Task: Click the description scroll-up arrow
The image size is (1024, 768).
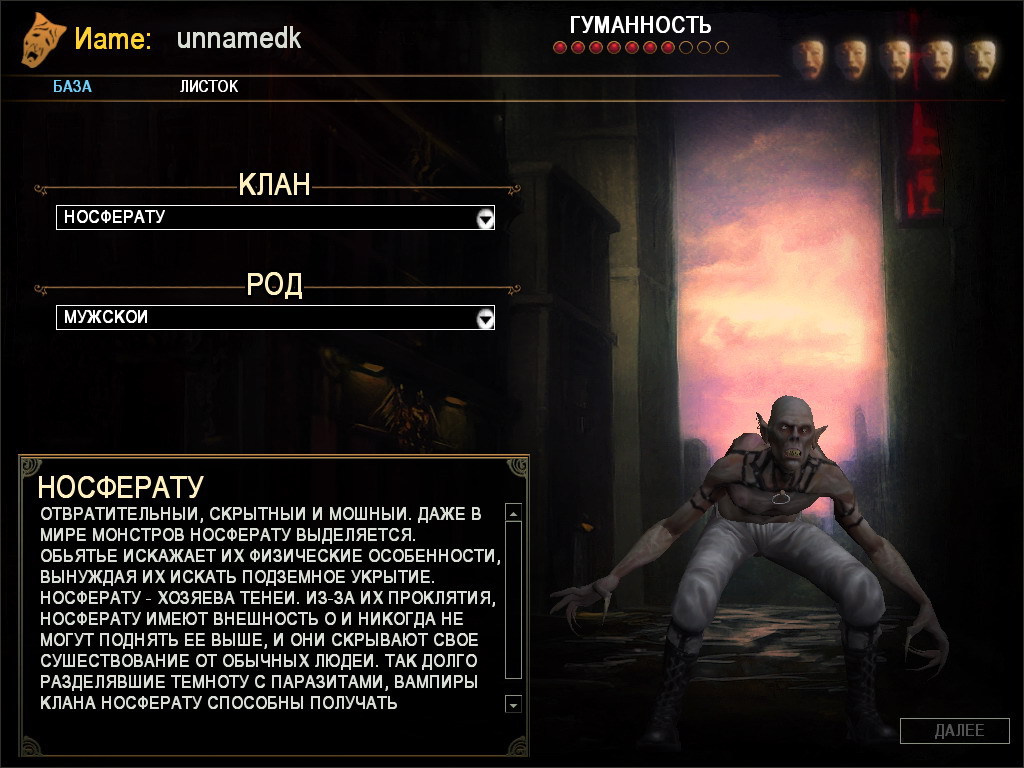Action: (x=514, y=514)
